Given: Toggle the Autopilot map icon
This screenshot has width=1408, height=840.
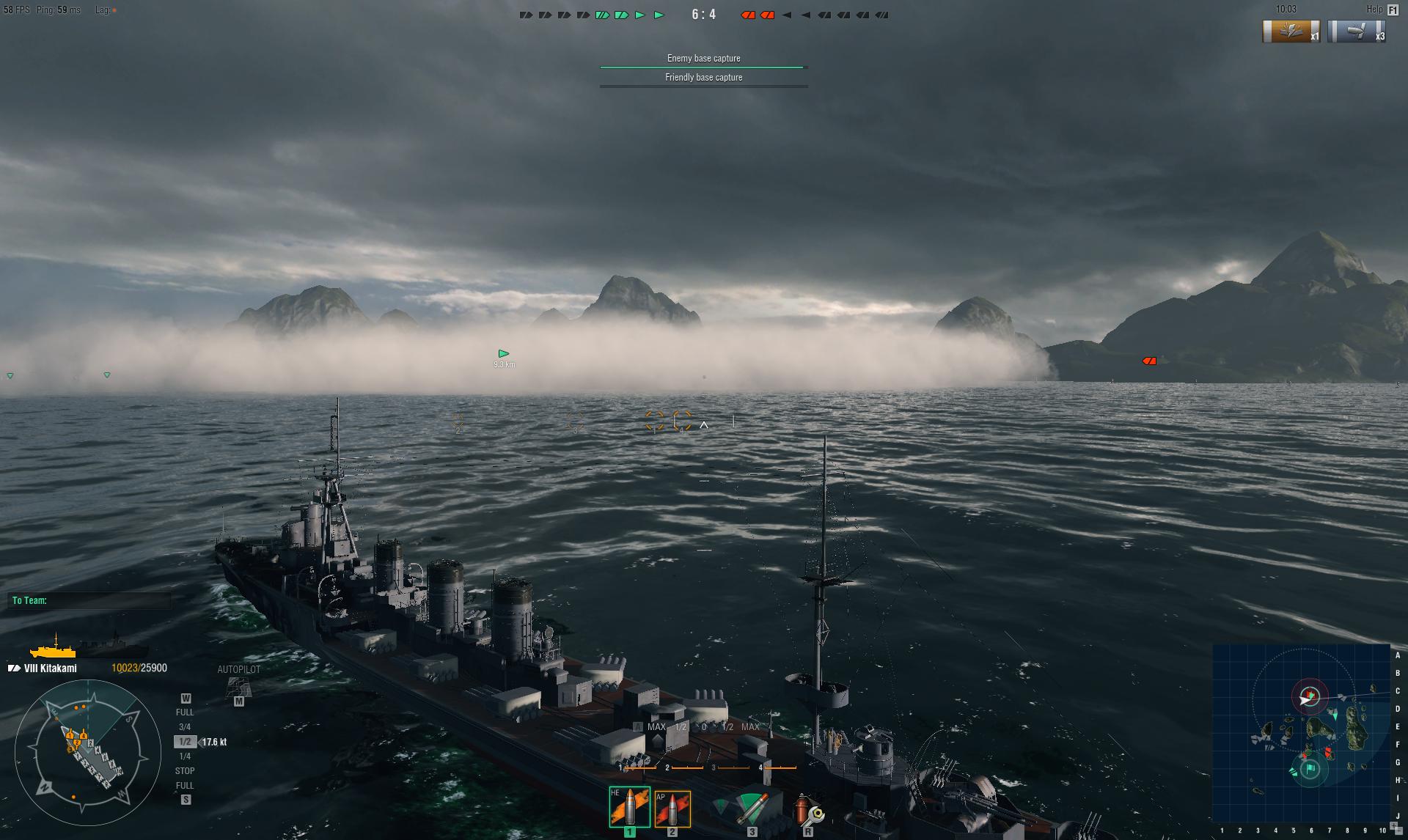Looking at the screenshot, I should click(x=238, y=688).
